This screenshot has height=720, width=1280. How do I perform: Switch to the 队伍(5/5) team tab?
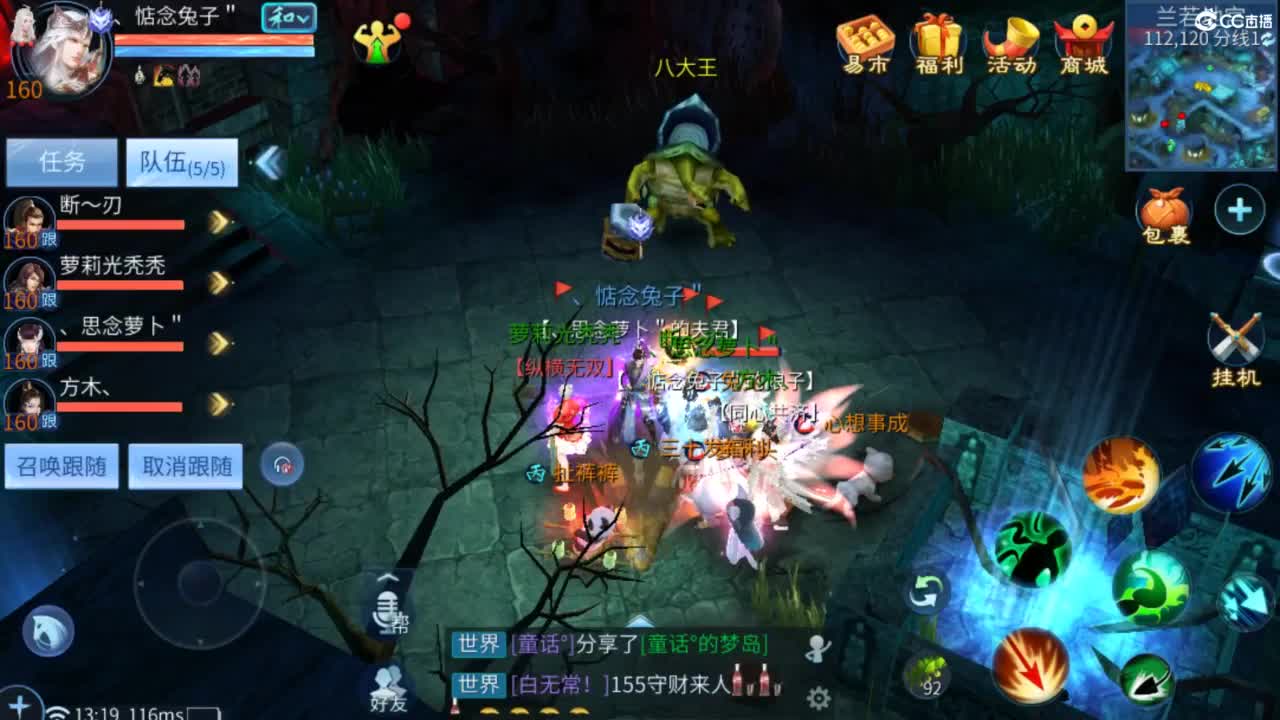pos(180,163)
